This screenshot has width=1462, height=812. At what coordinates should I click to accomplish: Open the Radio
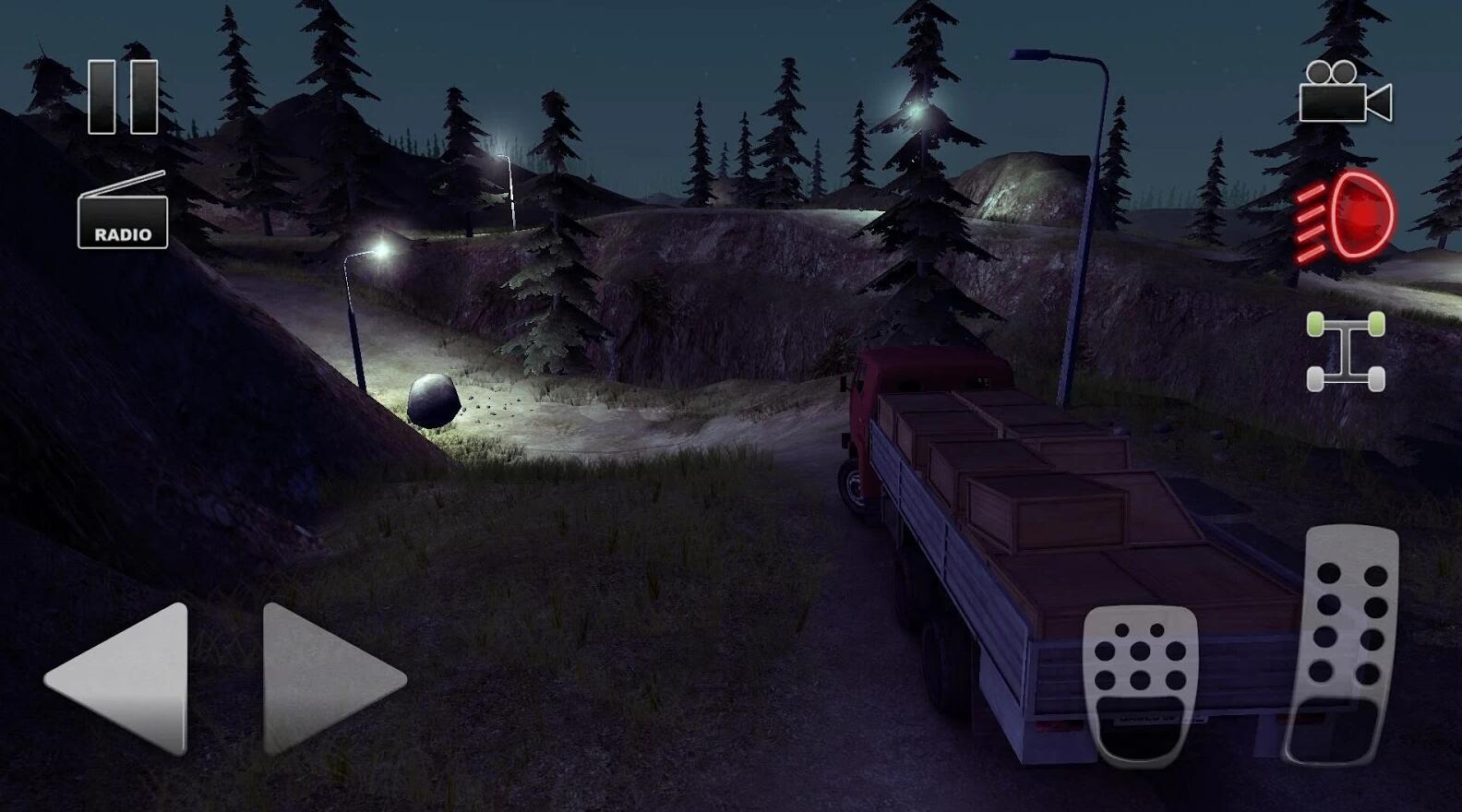123,212
